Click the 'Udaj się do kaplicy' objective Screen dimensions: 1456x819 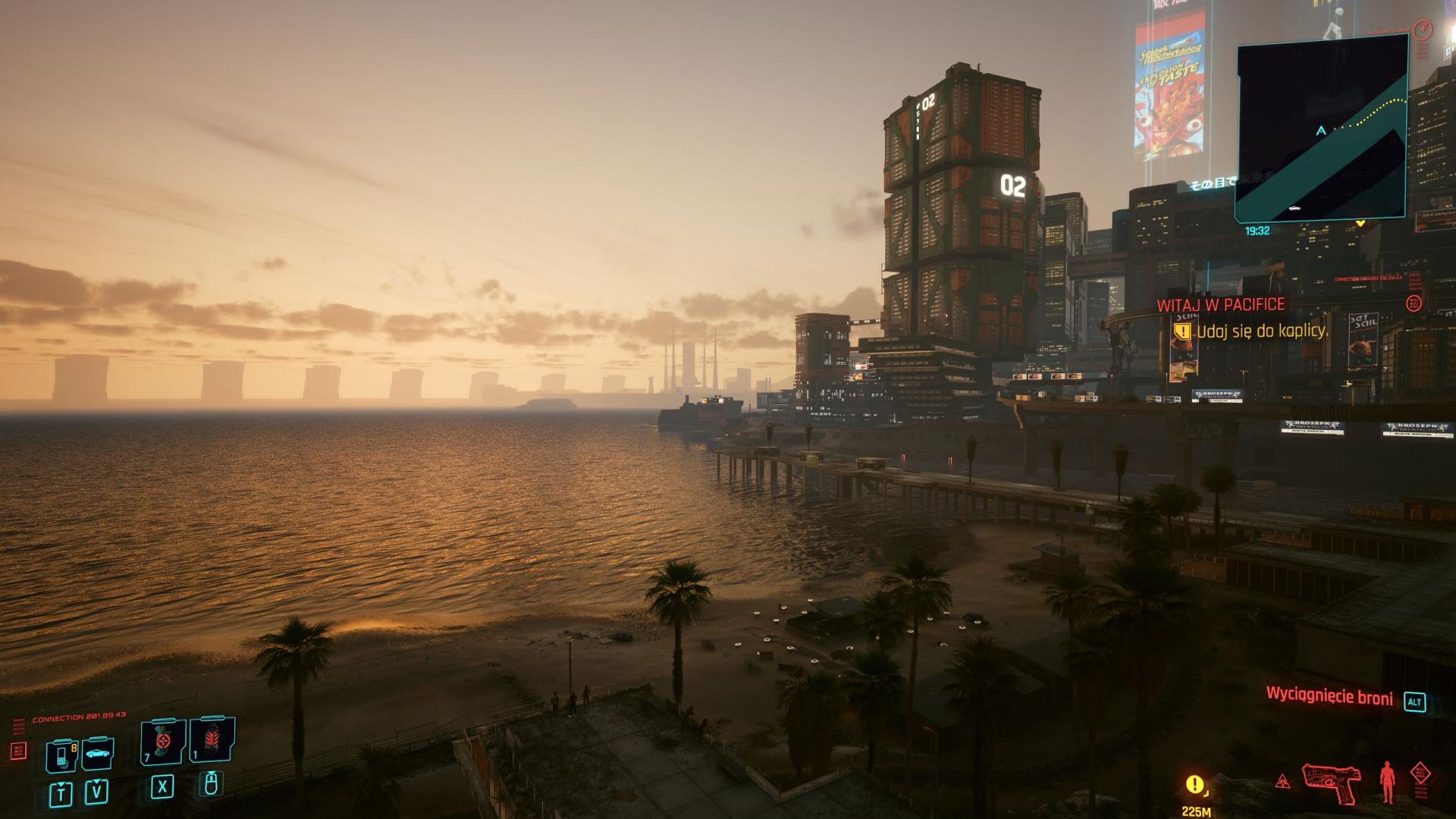pos(1262,331)
